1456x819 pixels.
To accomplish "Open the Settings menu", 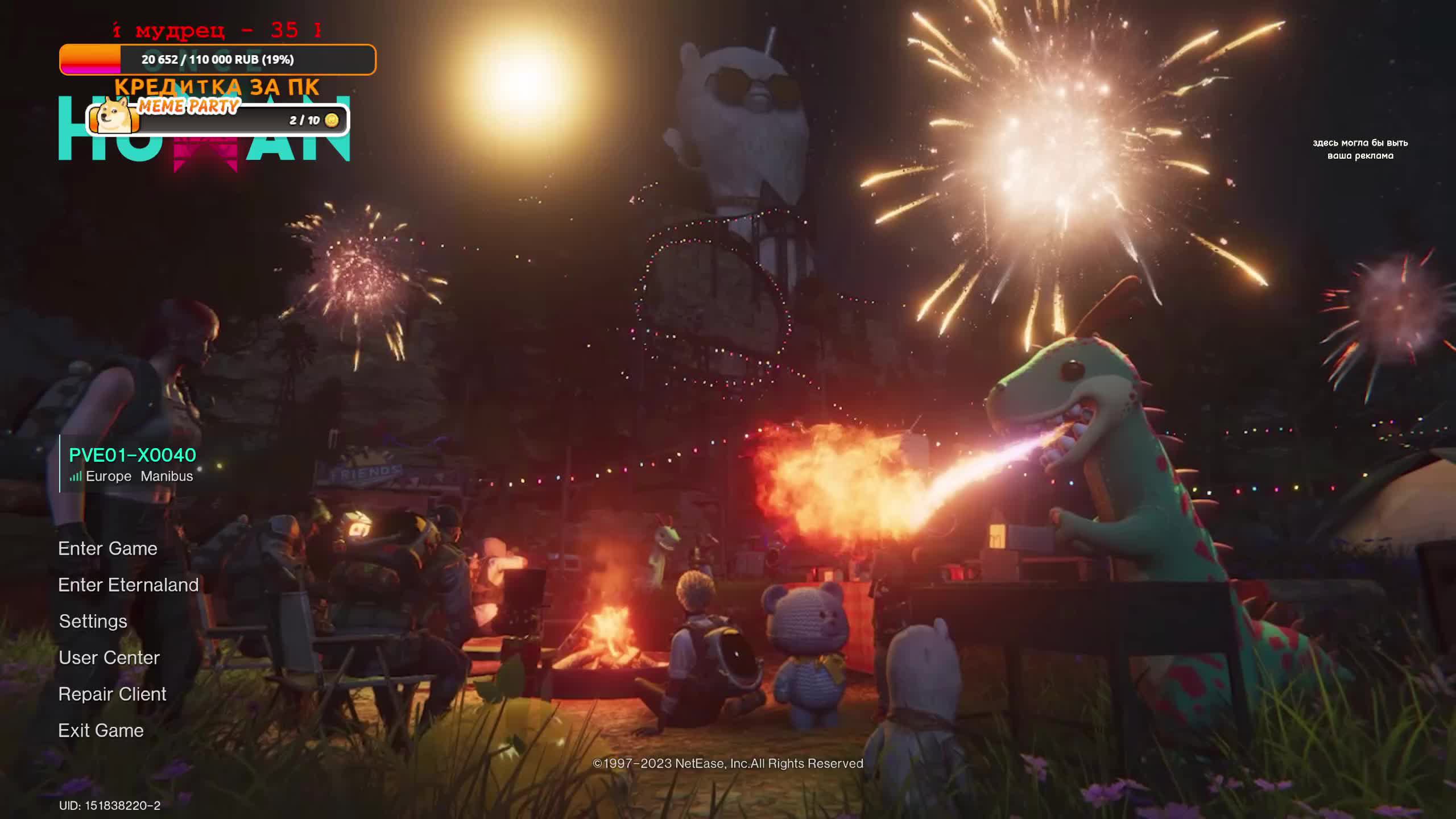I will tap(93, 622).
